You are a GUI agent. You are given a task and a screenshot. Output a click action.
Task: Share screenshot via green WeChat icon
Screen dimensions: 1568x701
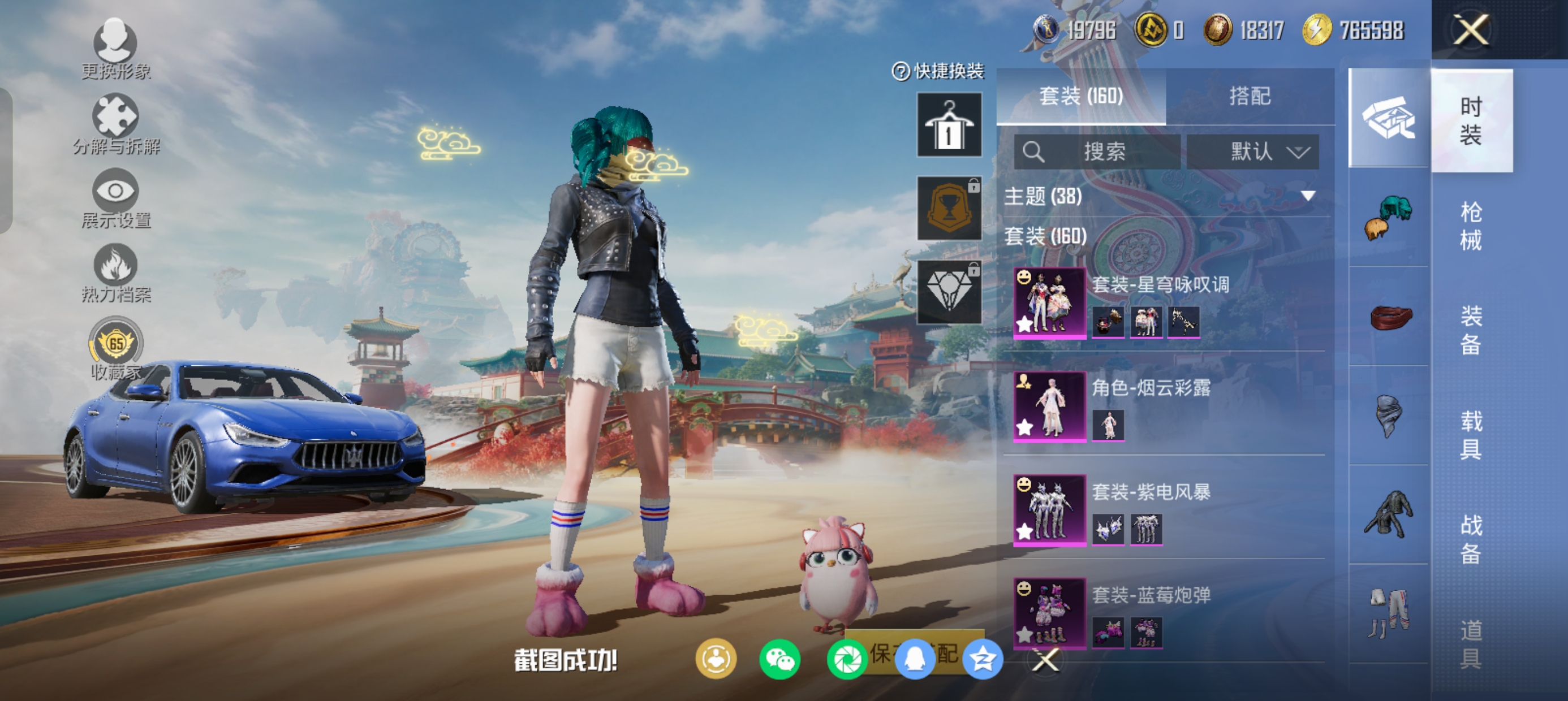coord(779,660)
